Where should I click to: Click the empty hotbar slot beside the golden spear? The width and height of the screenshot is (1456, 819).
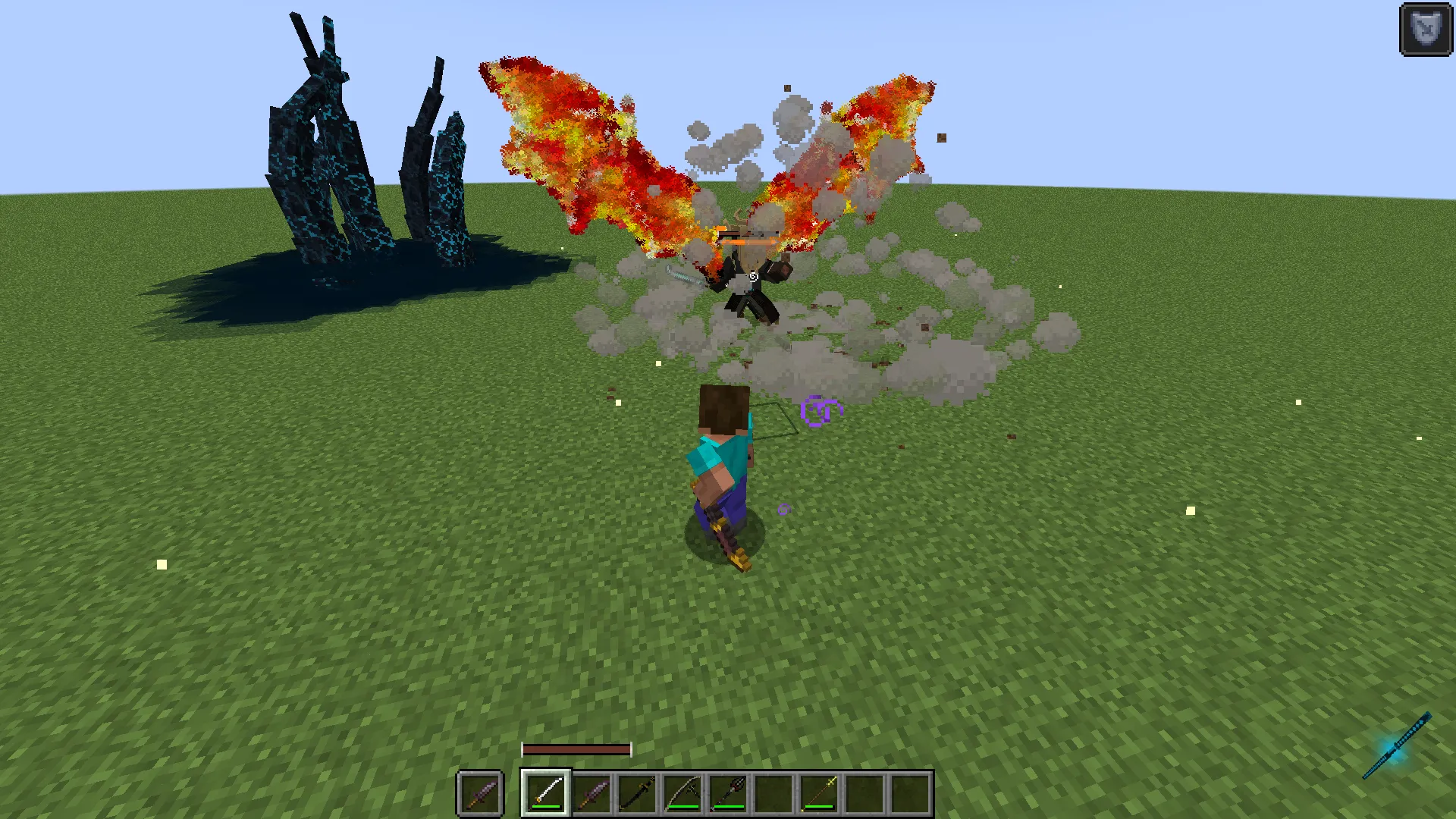point(864,792)
